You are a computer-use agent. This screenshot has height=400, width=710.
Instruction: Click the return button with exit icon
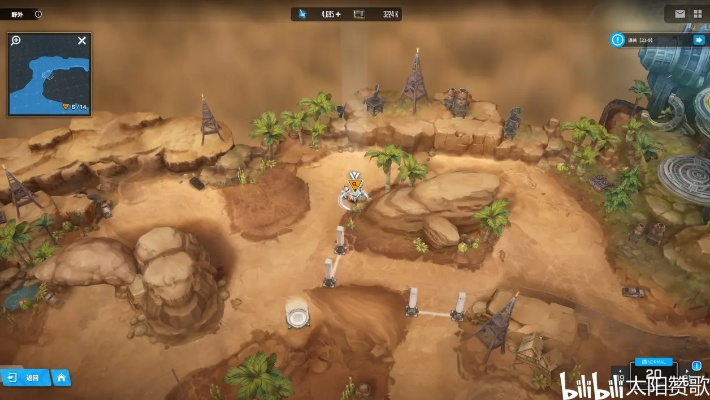click(26, 378)
